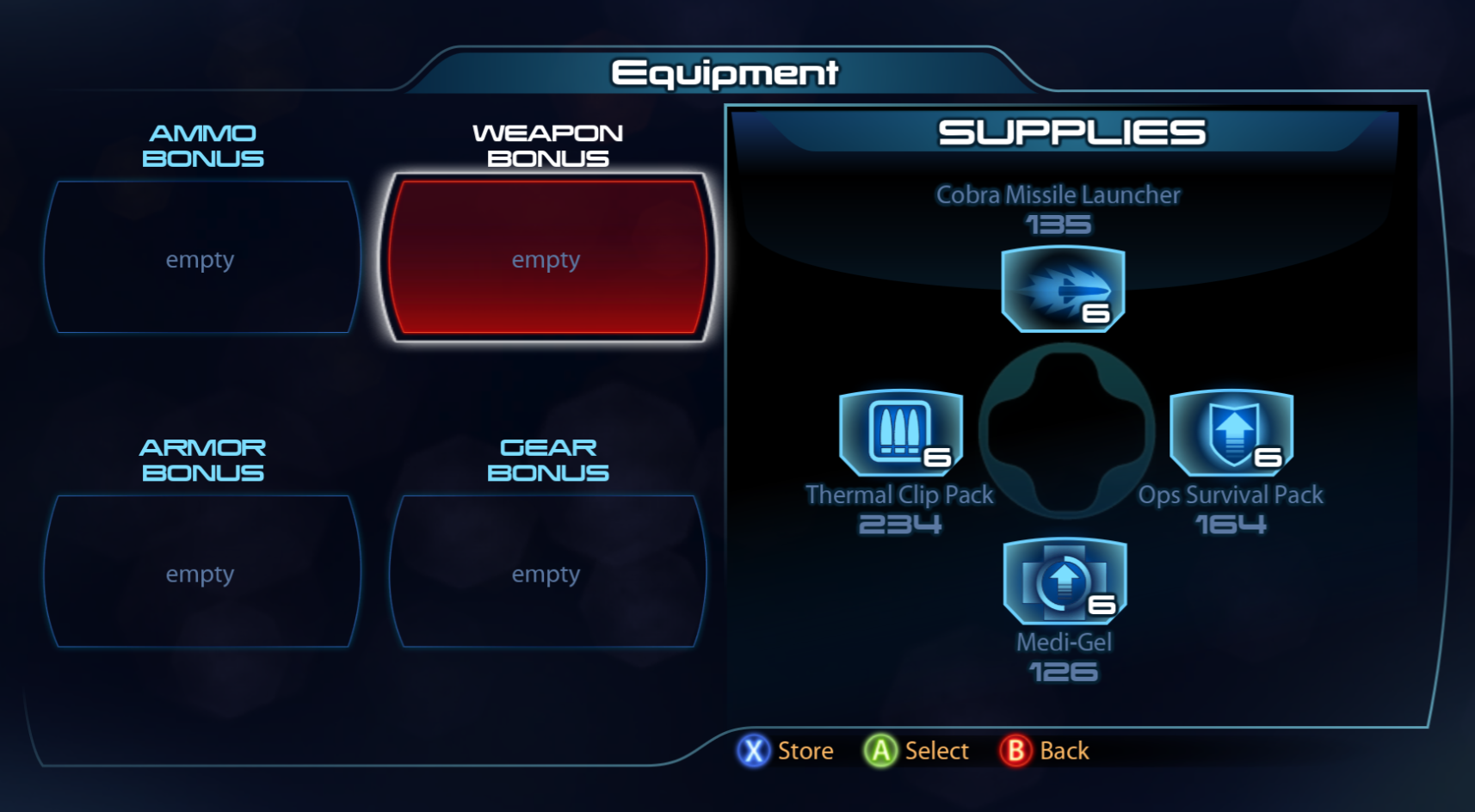Viewport: 1475px width, 812px height.
Task: Click the red B Back icon
Action: click(x=1015, y=750)
